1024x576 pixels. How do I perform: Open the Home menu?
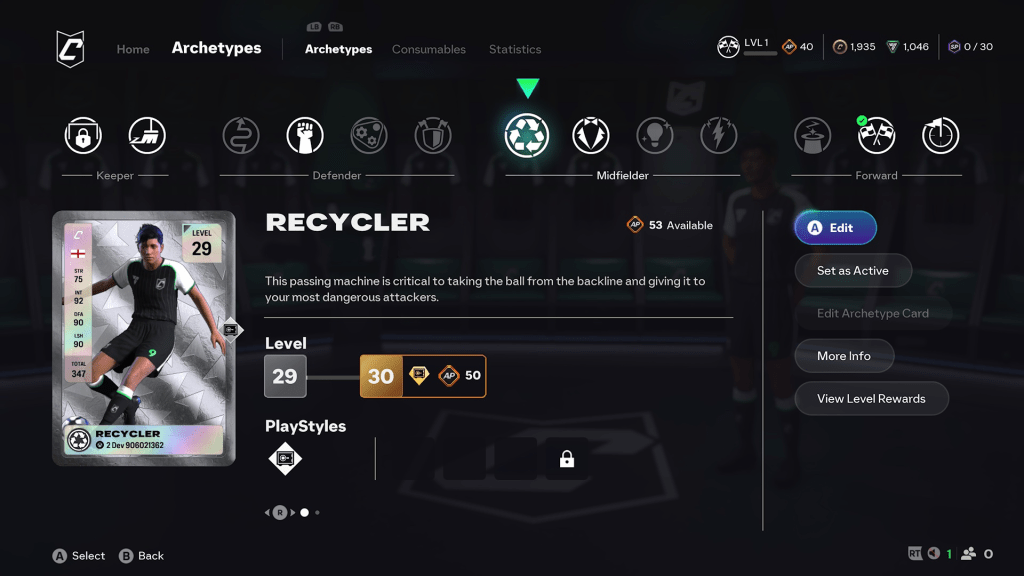point(133,49)
